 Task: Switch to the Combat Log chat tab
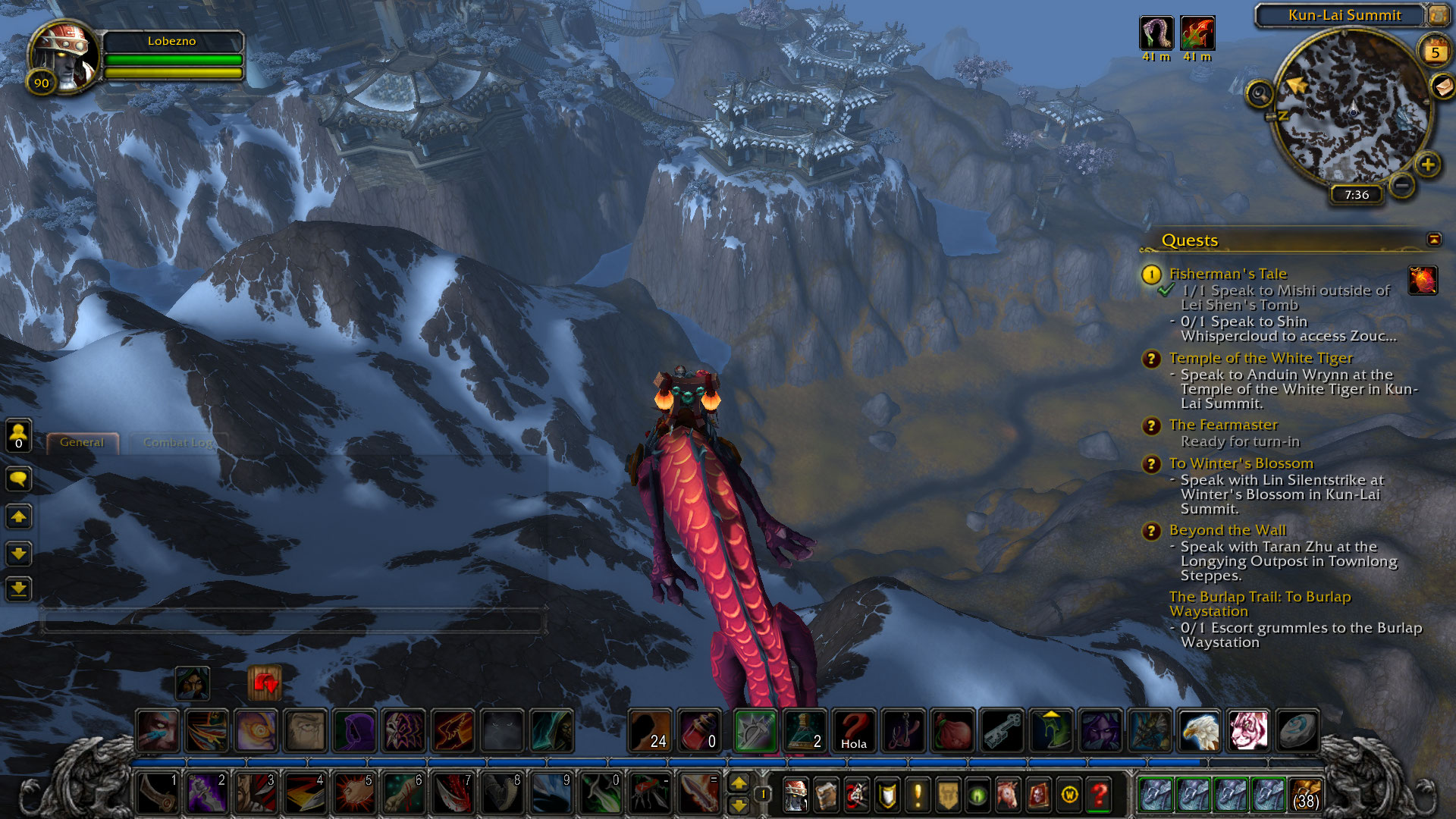coord(177,442)
